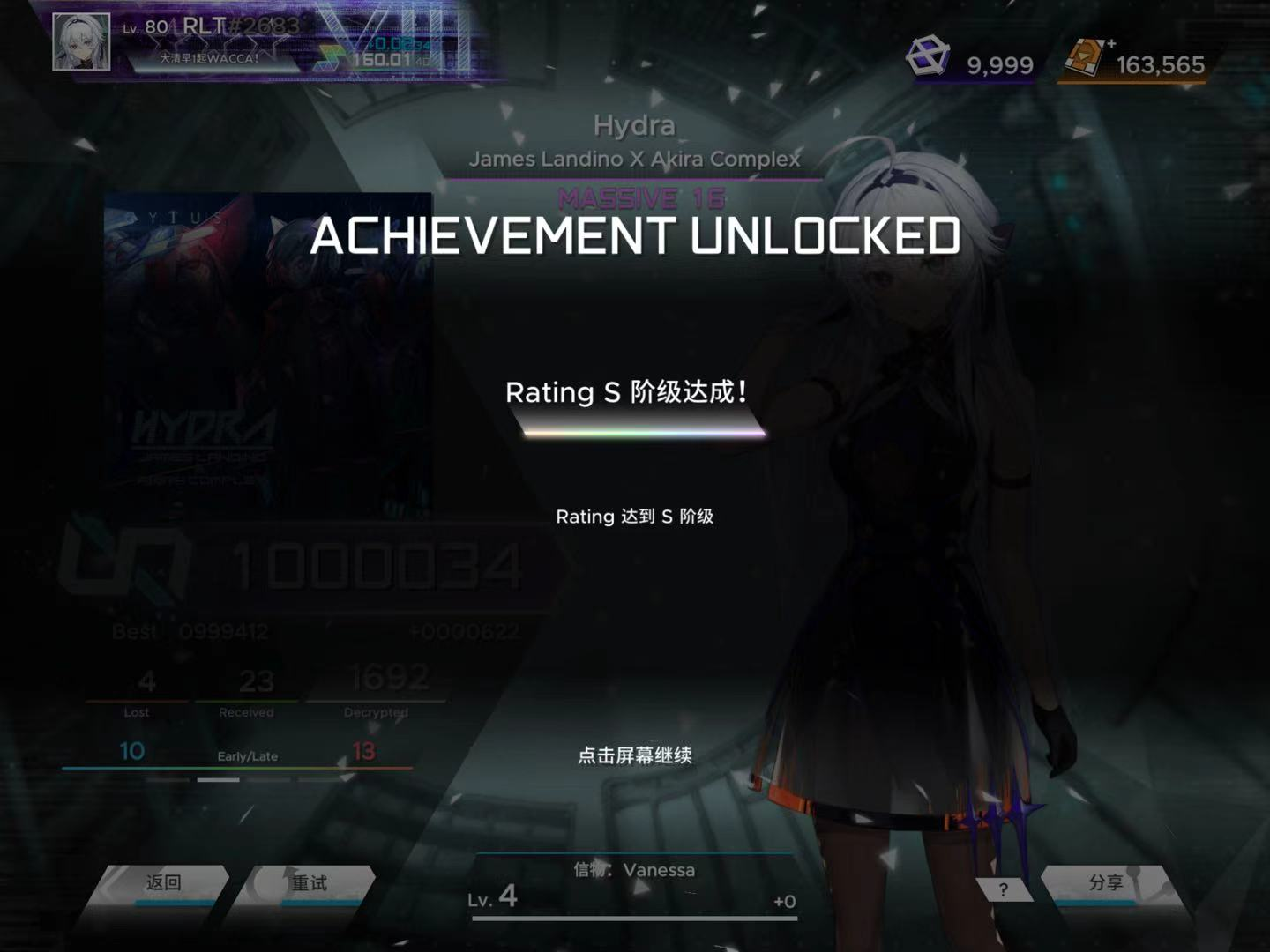Tap the 点击屏幕继续 continue prompt
The image size is (1270, 952).
point(634,755)
